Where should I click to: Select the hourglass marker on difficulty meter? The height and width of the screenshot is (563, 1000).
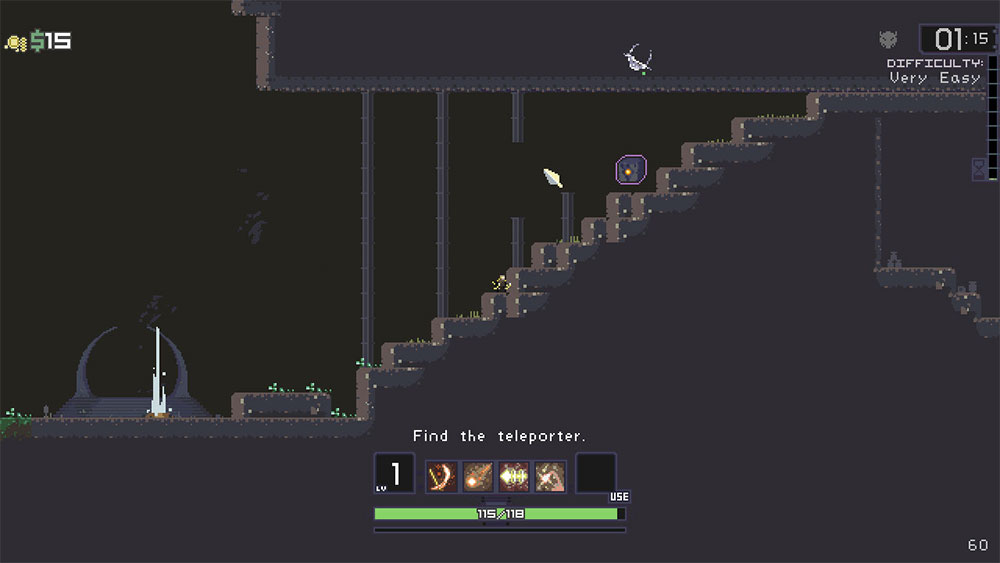[x=978, y=168]
